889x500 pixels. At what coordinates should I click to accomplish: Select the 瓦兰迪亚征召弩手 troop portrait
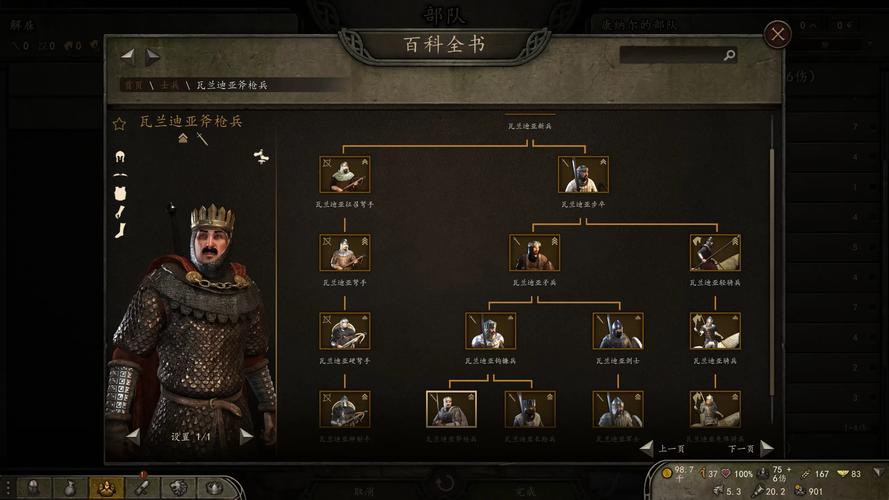pyautogui.click(x=344, y=174)
